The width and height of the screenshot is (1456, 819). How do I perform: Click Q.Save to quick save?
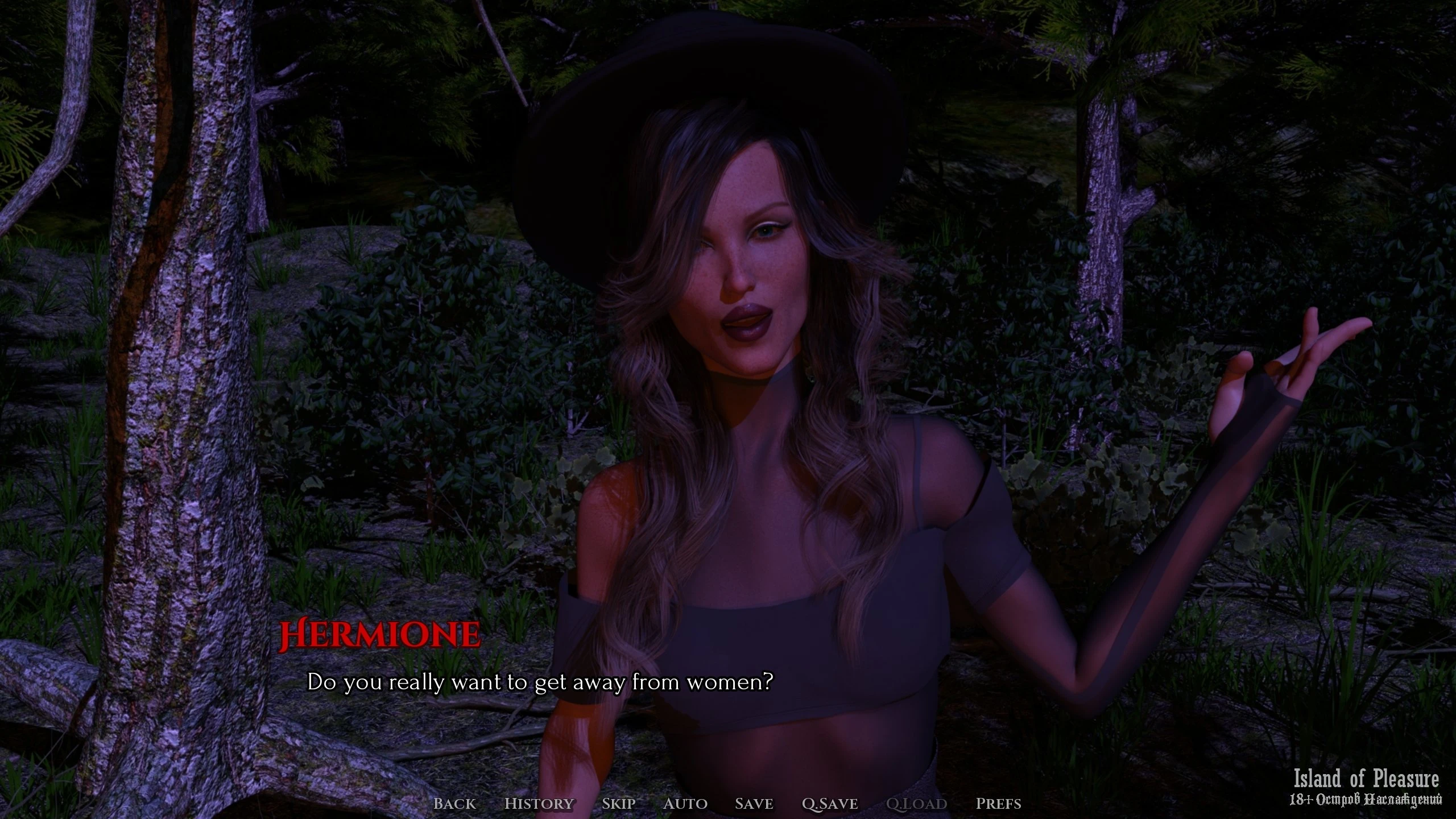click(x=829, y=804)
